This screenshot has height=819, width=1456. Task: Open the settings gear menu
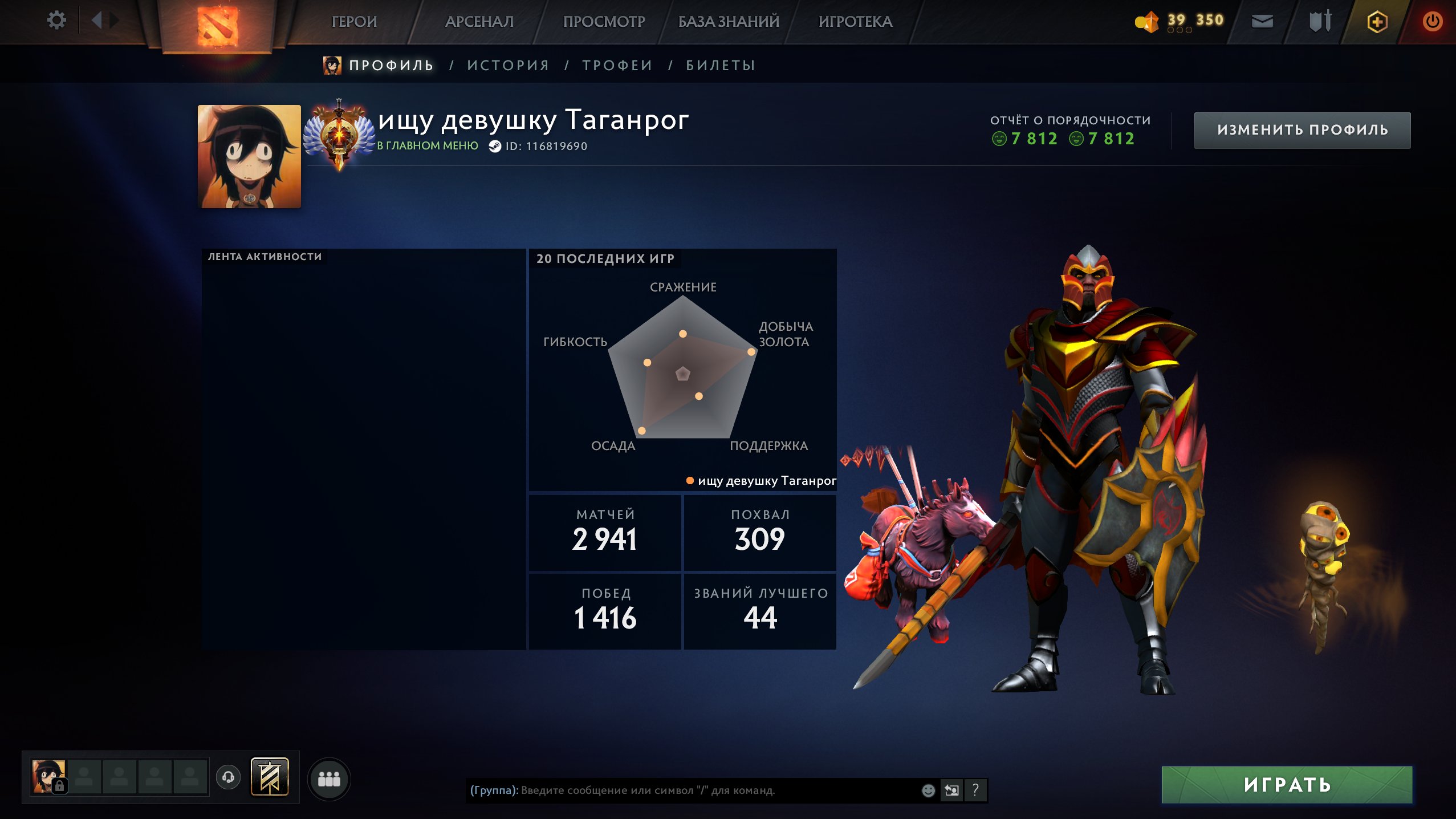(x=56, y=20)
